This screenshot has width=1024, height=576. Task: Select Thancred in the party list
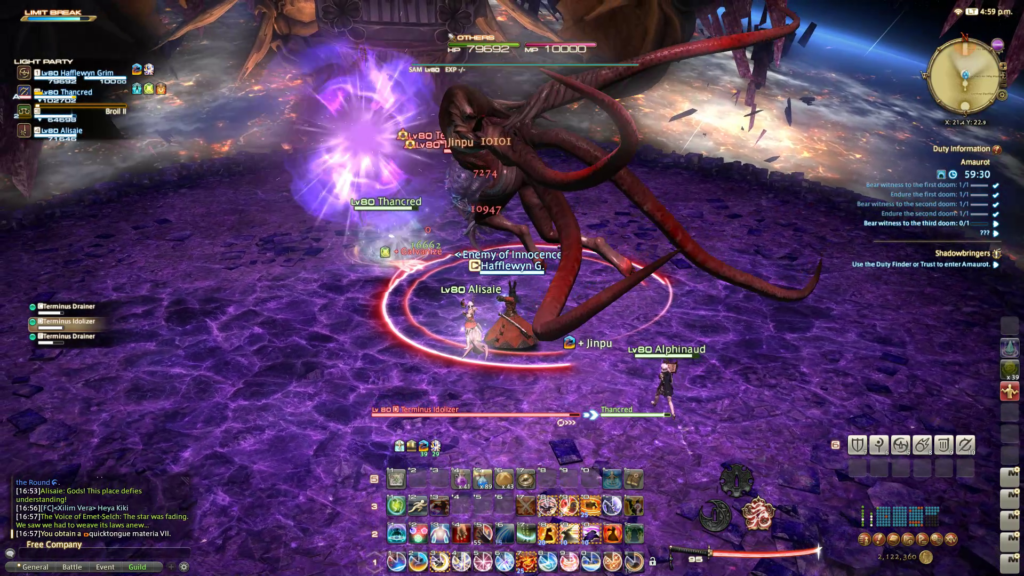click(x=68, y=93)
